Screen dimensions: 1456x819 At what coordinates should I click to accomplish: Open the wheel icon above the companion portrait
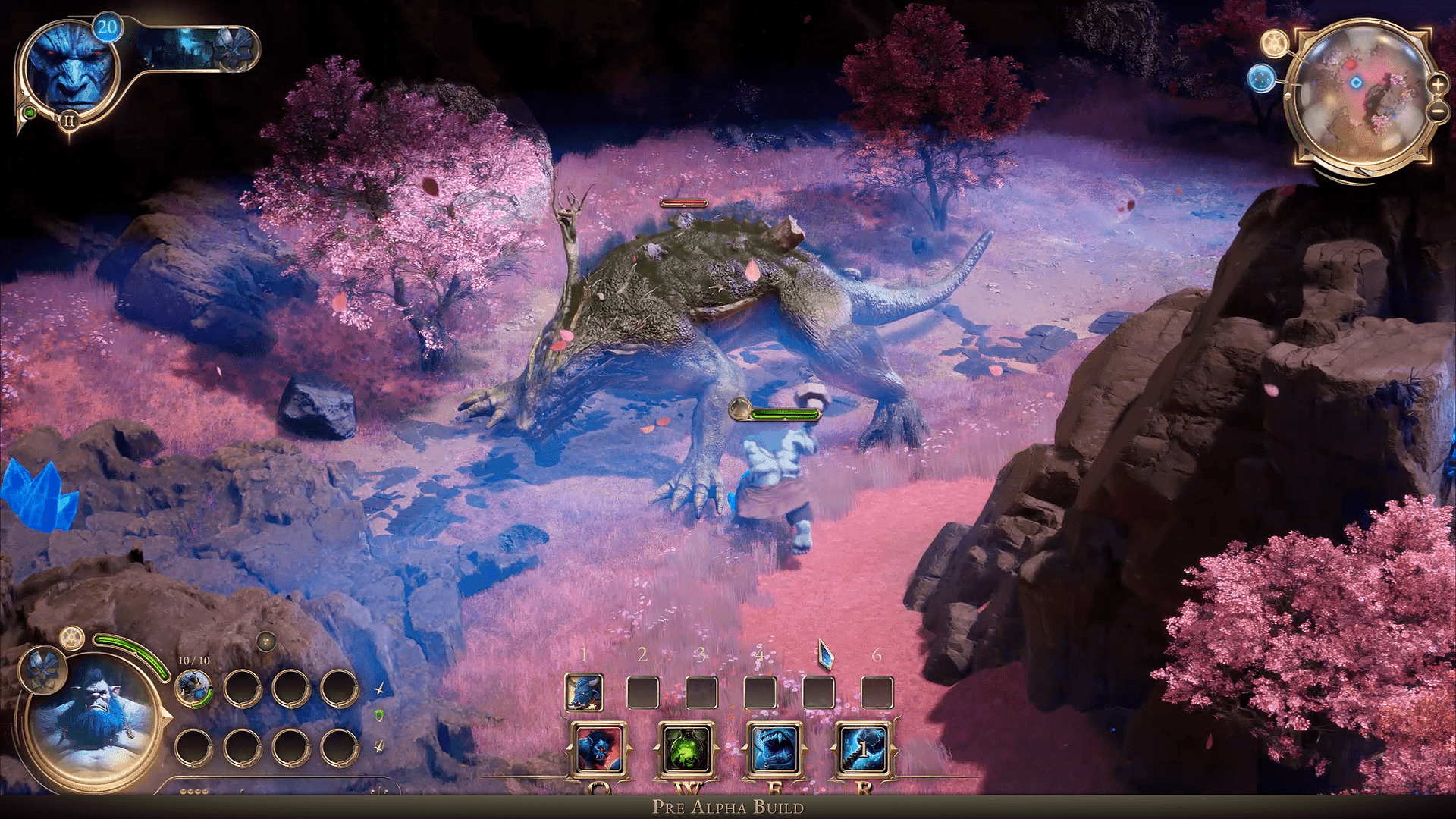[x=71, y=639]
